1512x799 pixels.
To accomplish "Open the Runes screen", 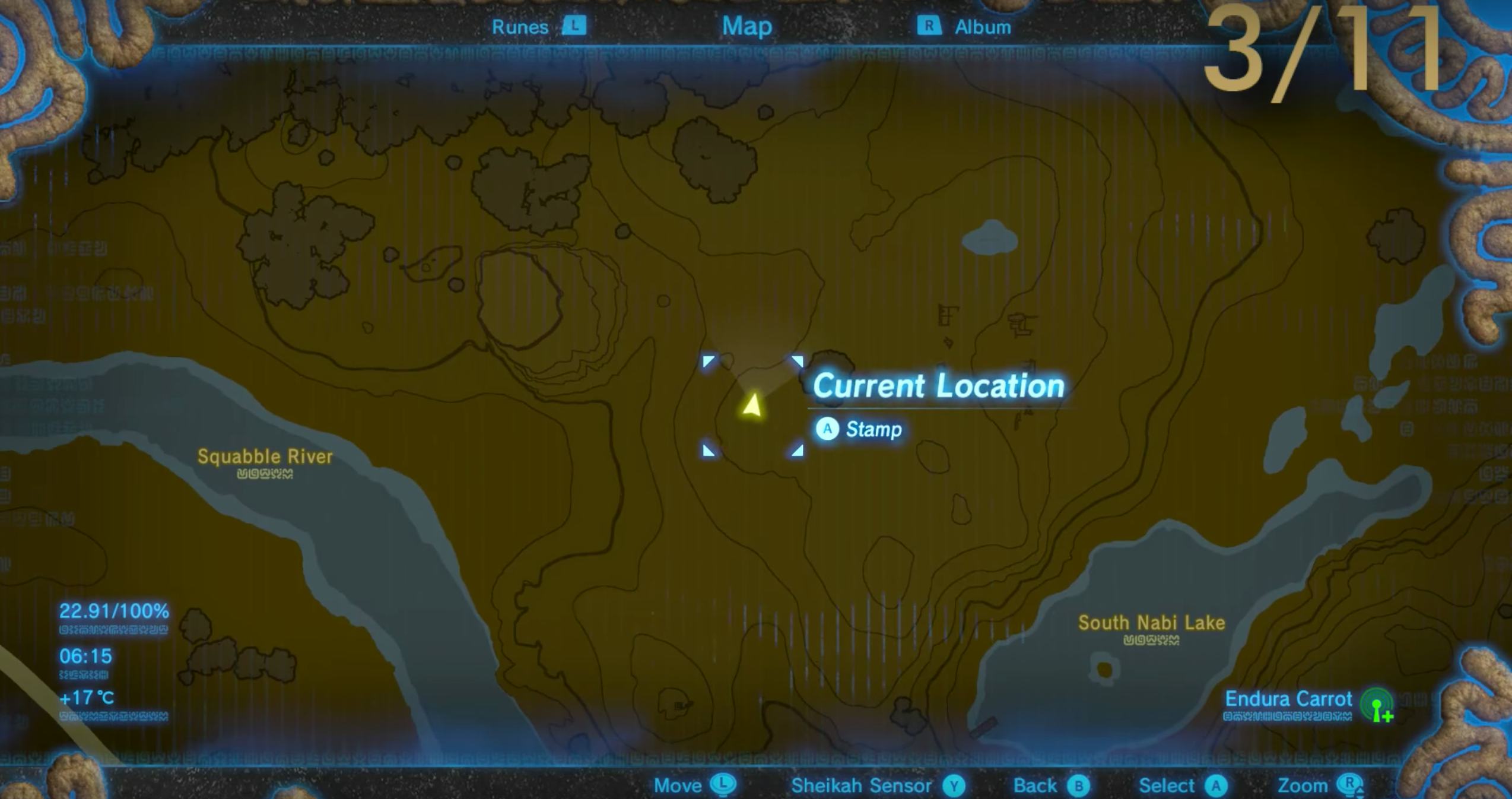I will 521,26.
